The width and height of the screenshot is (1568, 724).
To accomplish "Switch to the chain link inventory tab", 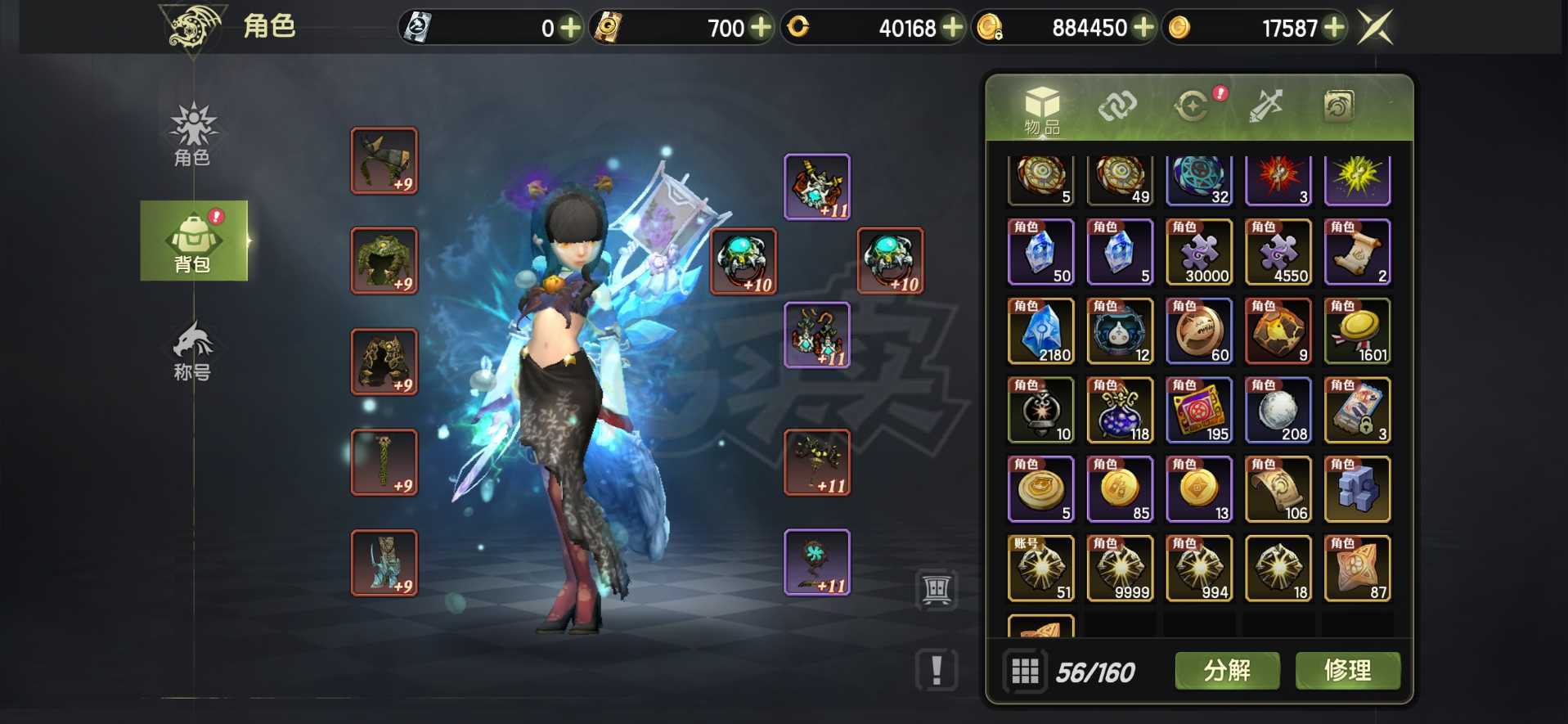I will click(1117, 106).
